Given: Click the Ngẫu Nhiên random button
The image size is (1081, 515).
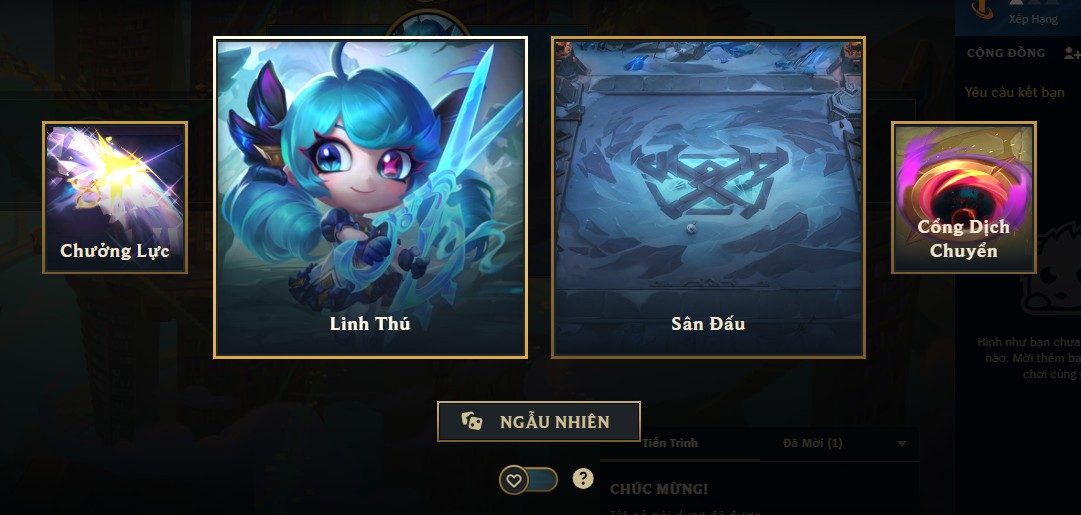Looking at the screenshot, I should tap(538, 421).
